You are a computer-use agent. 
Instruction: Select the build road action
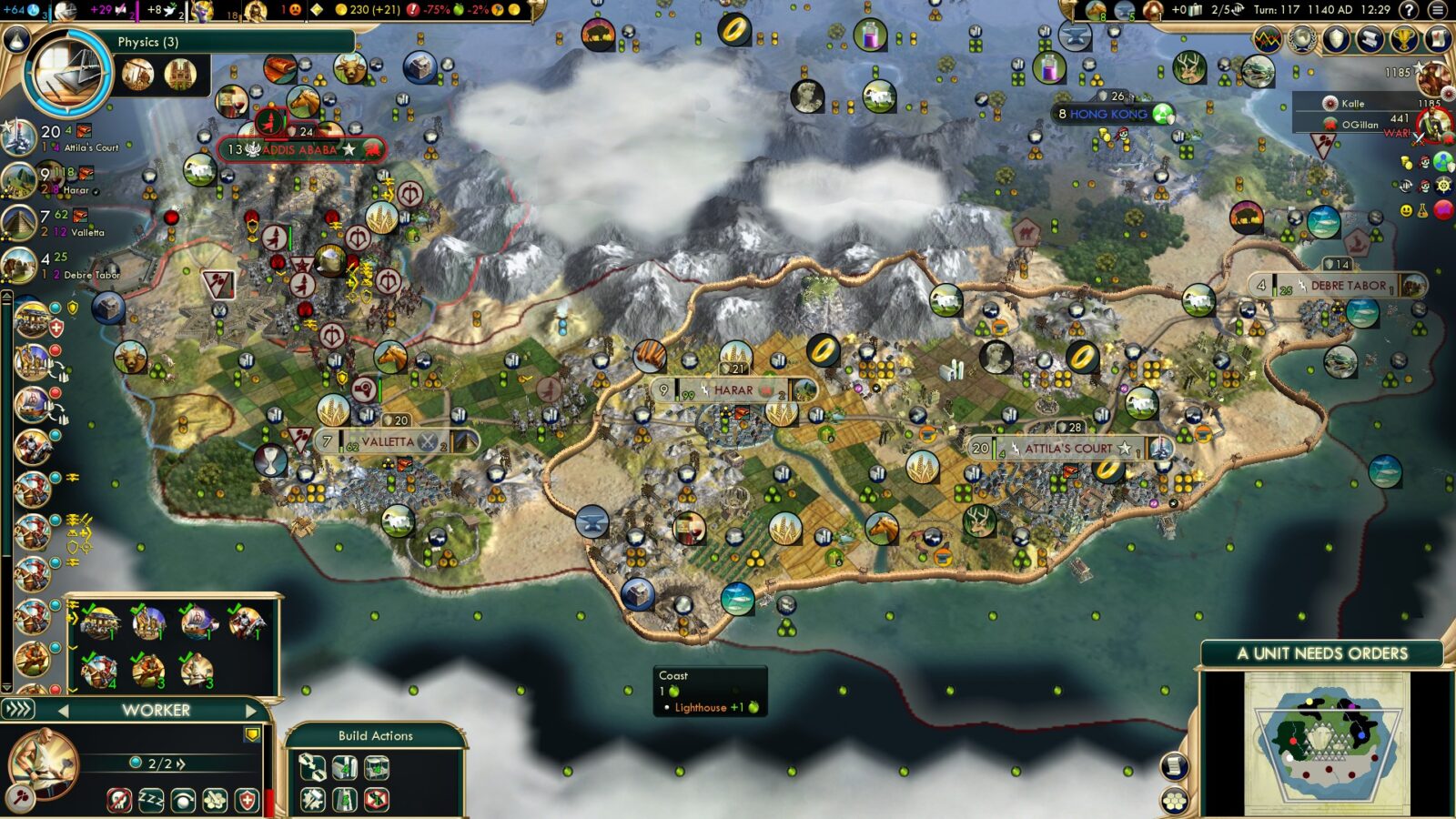tap(346, 801)
